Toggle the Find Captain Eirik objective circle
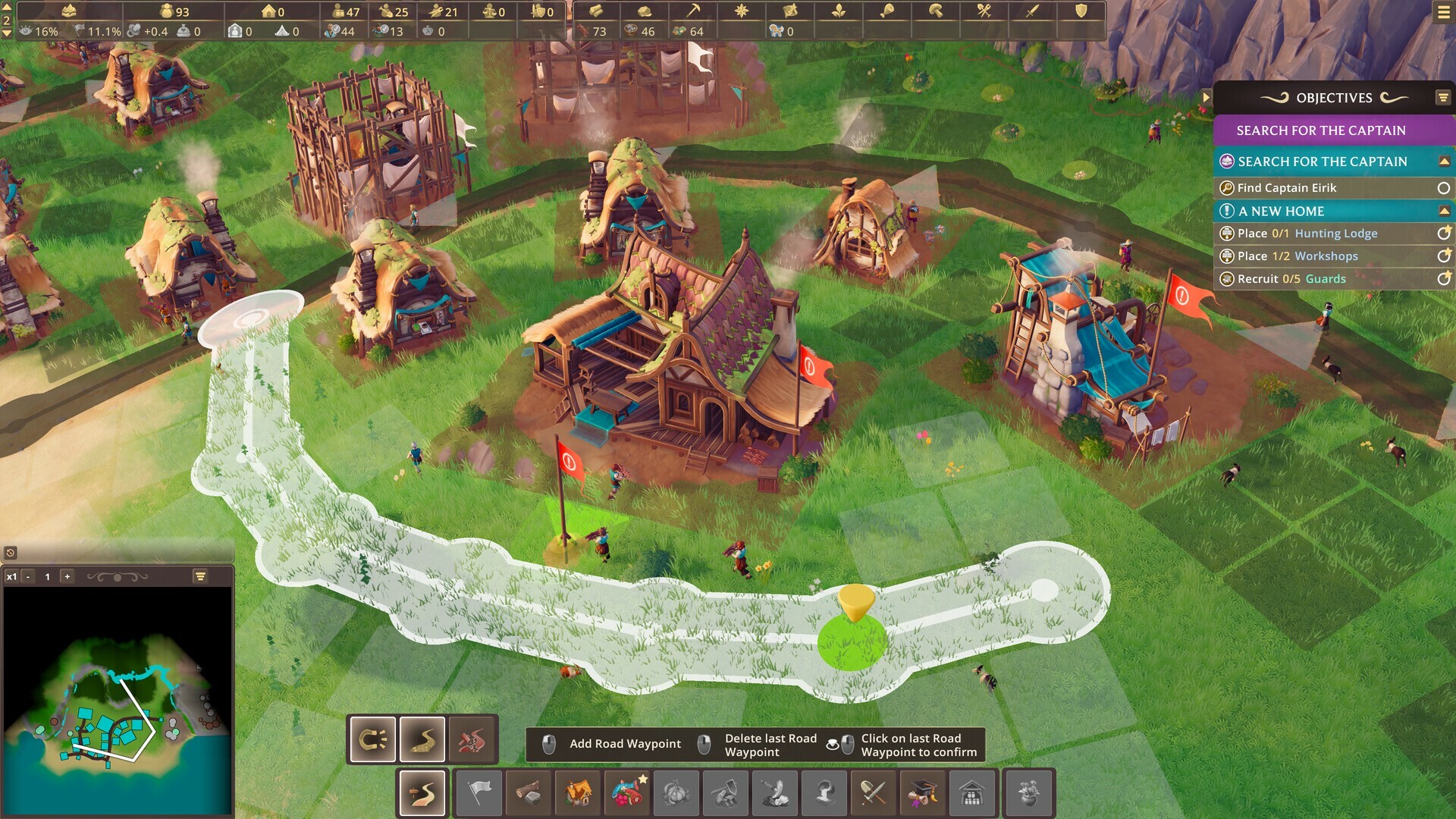1456x819 pixels. (1443, 187)
